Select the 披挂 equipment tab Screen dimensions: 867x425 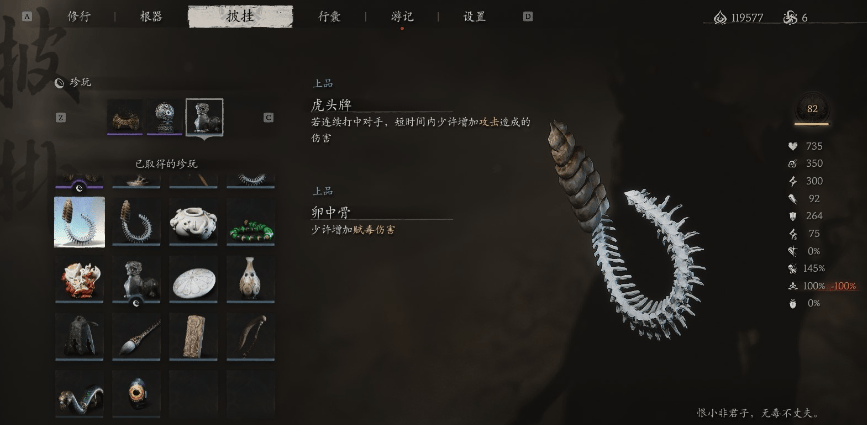[x=240, y=16]
